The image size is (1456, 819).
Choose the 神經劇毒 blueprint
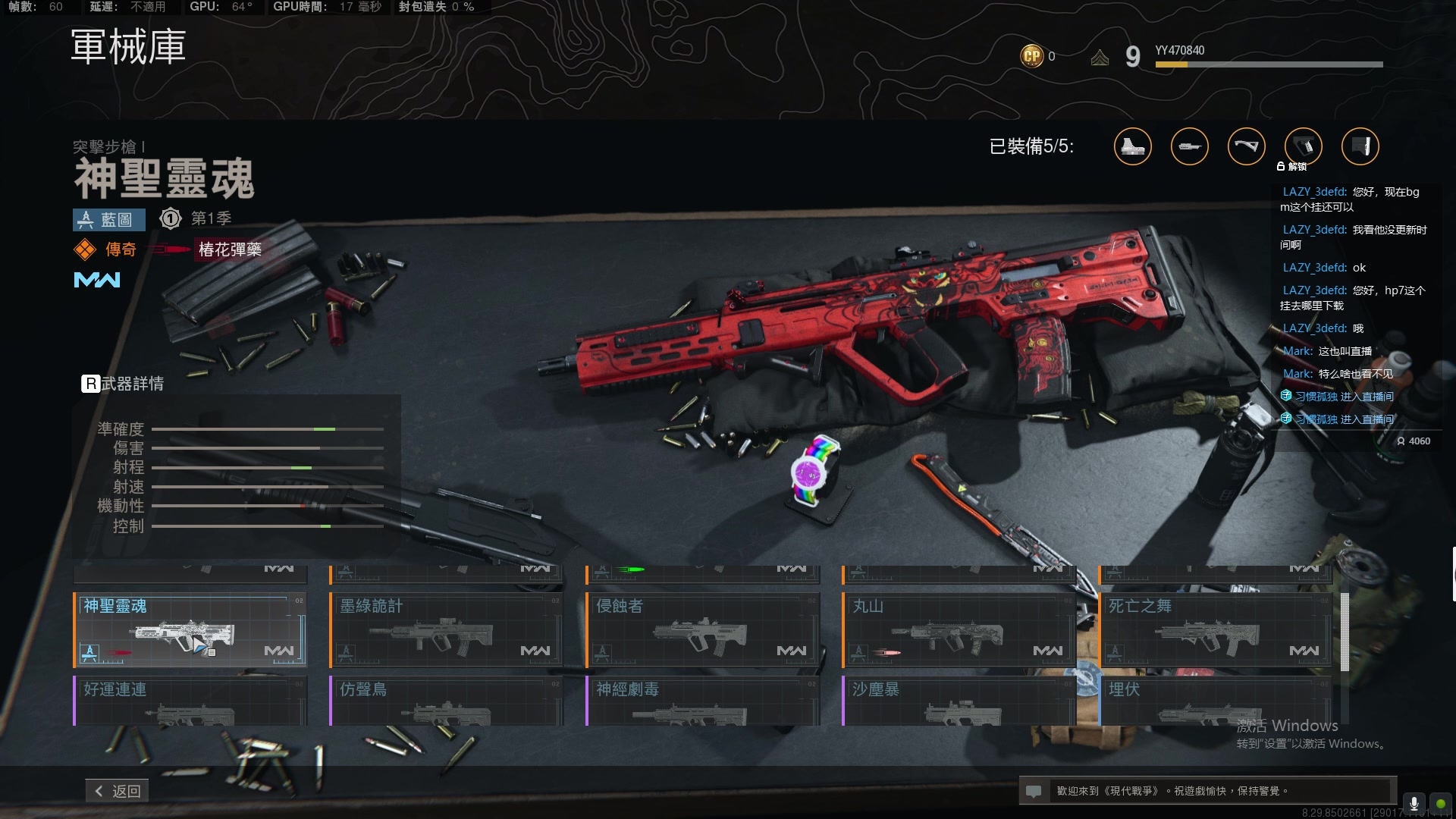[703, 701]
